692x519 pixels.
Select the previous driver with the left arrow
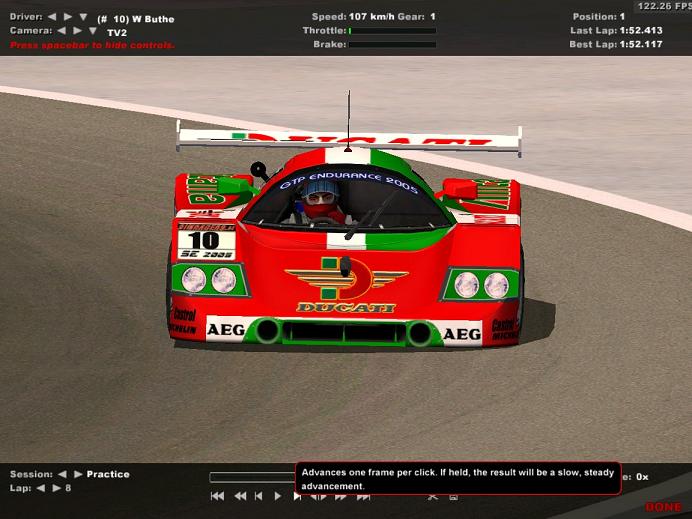click(x=53, y=17)
